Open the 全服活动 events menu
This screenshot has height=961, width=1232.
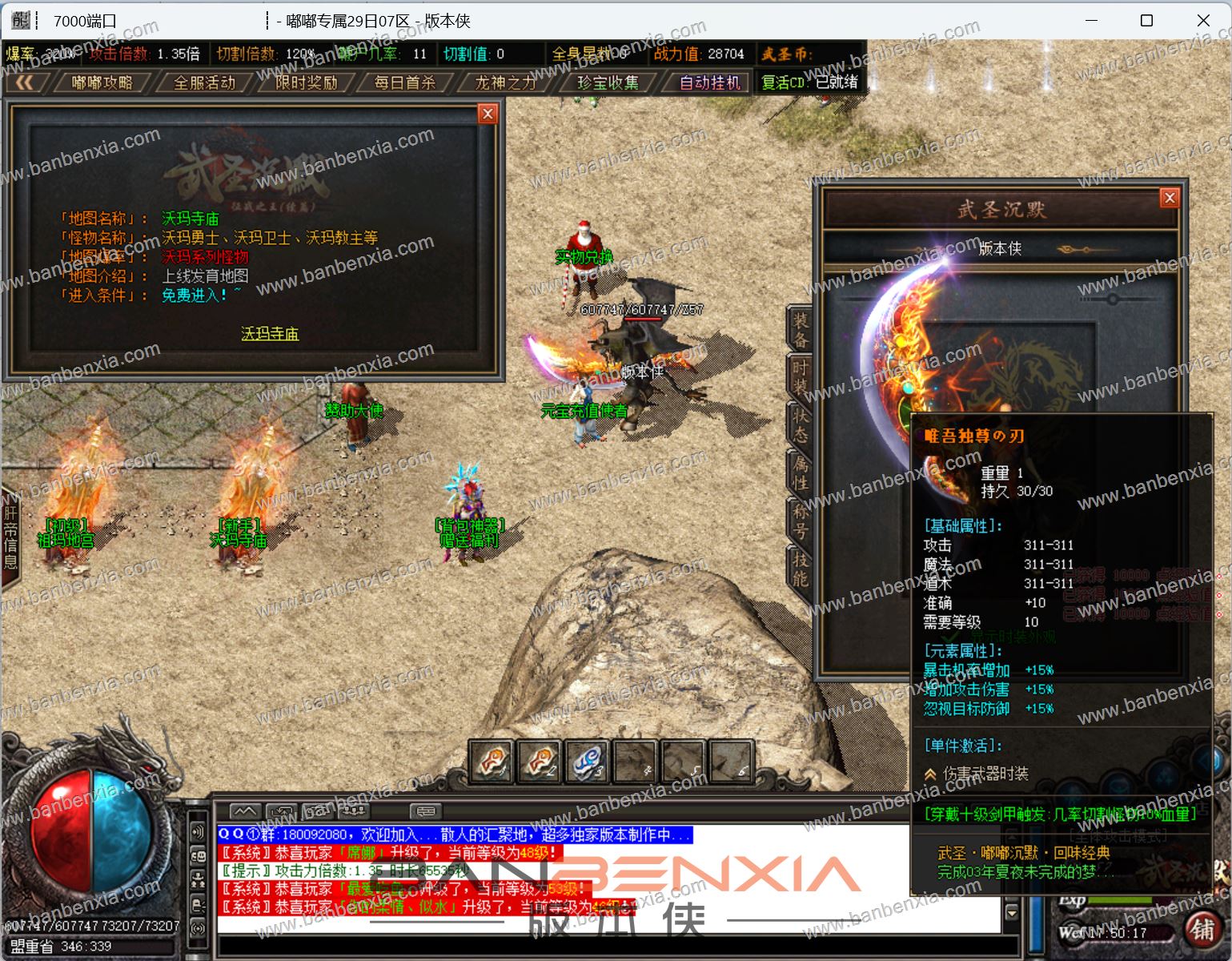204,82
